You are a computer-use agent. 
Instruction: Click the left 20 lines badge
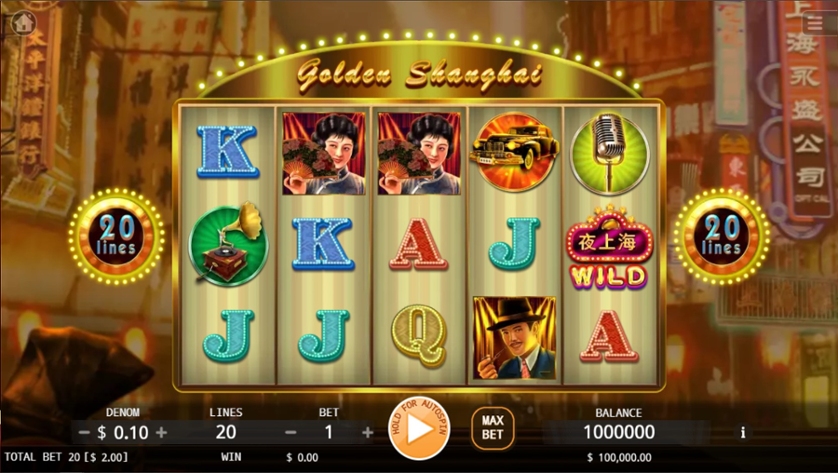point(117,236)
